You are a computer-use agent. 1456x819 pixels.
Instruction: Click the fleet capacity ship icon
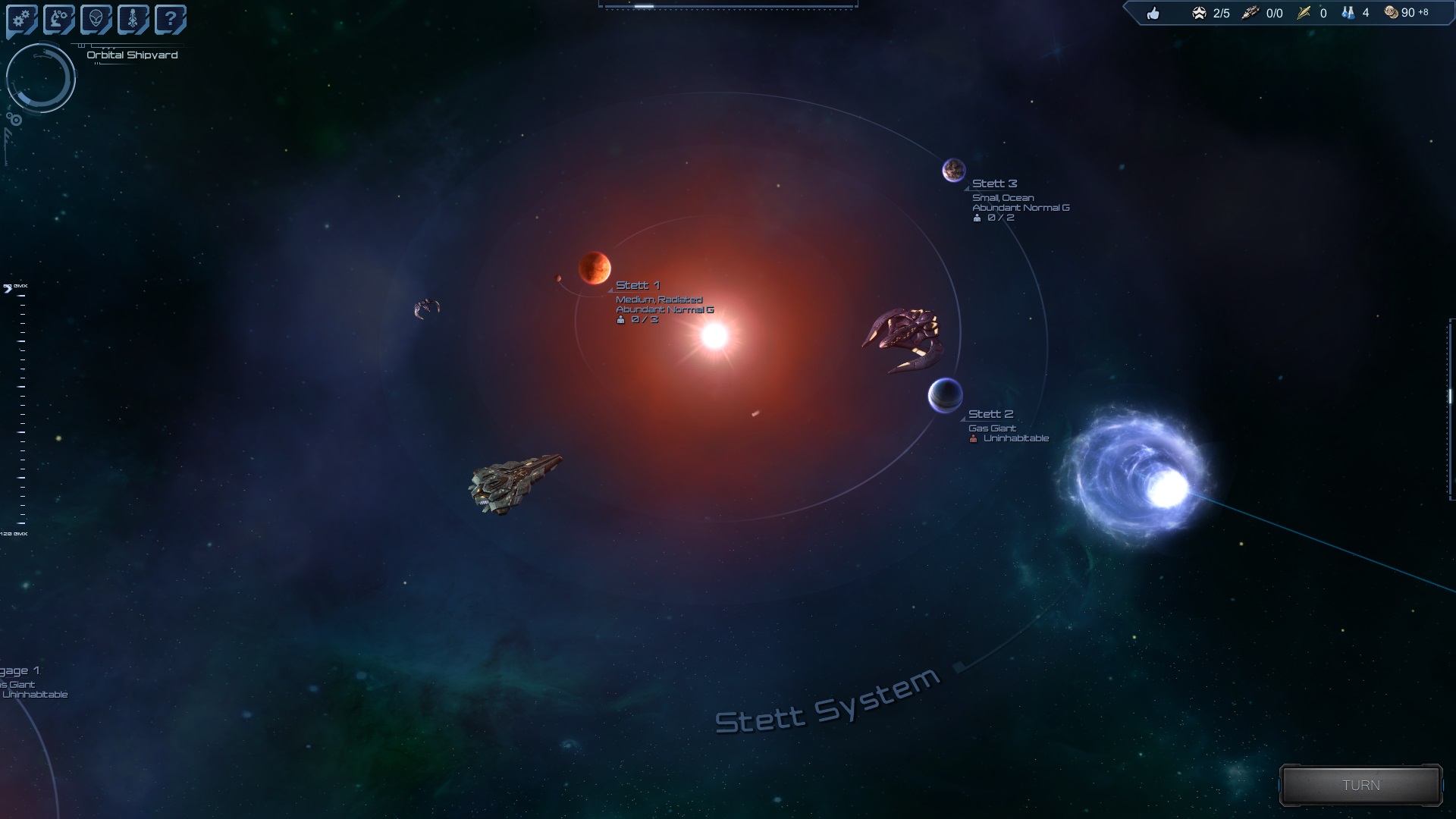pyautogui.click(x=1250, y=13)
